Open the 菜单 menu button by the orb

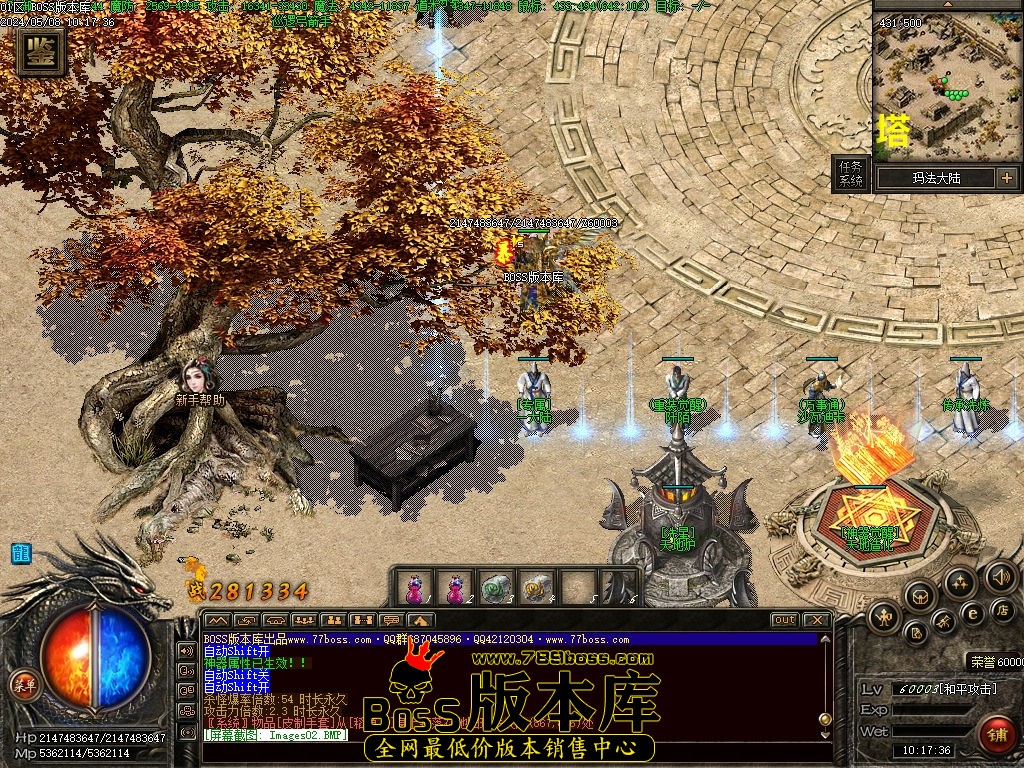(x=23, y=685)
